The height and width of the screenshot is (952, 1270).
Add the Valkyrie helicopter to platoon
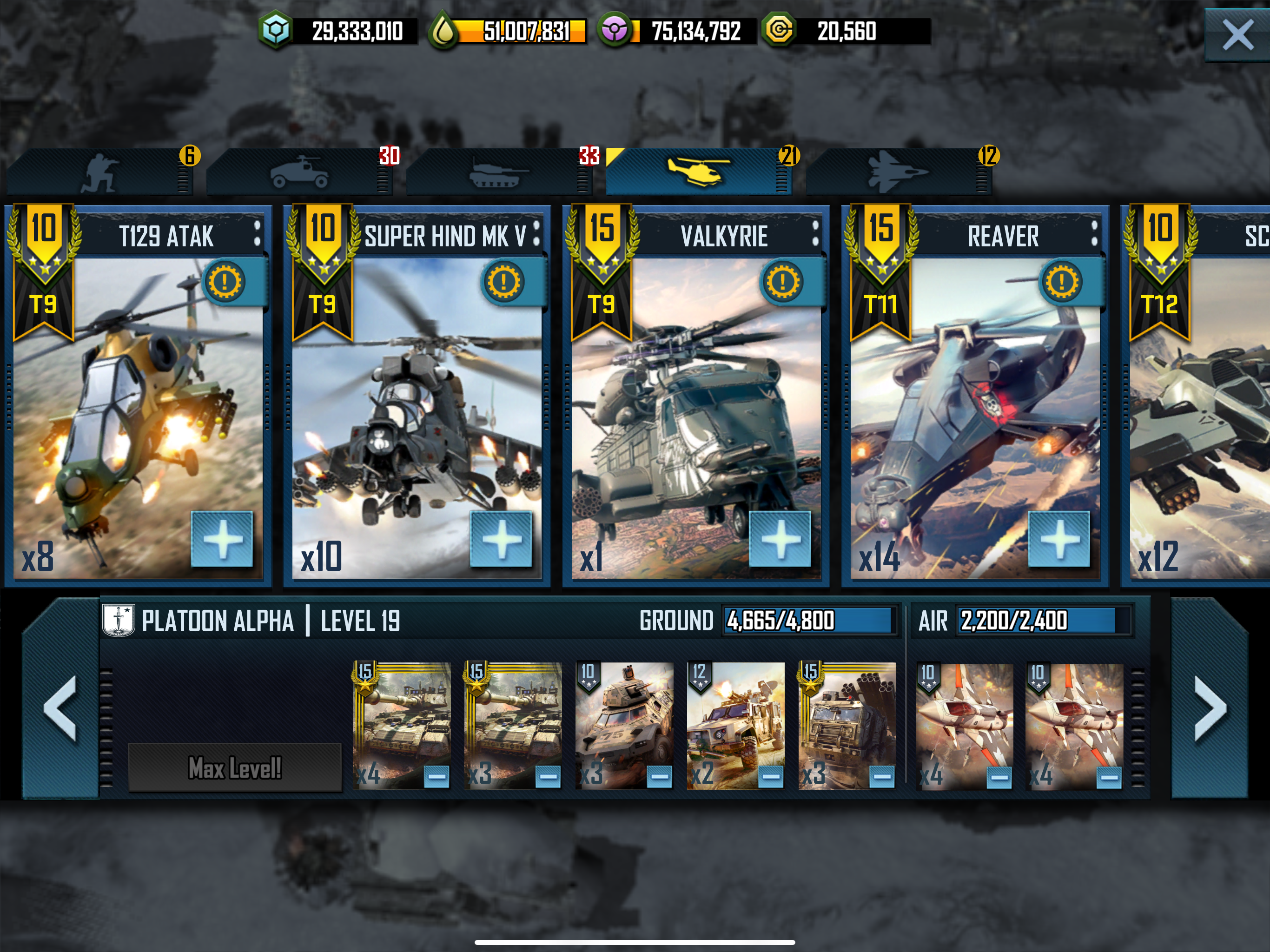(x=780, y=539)
